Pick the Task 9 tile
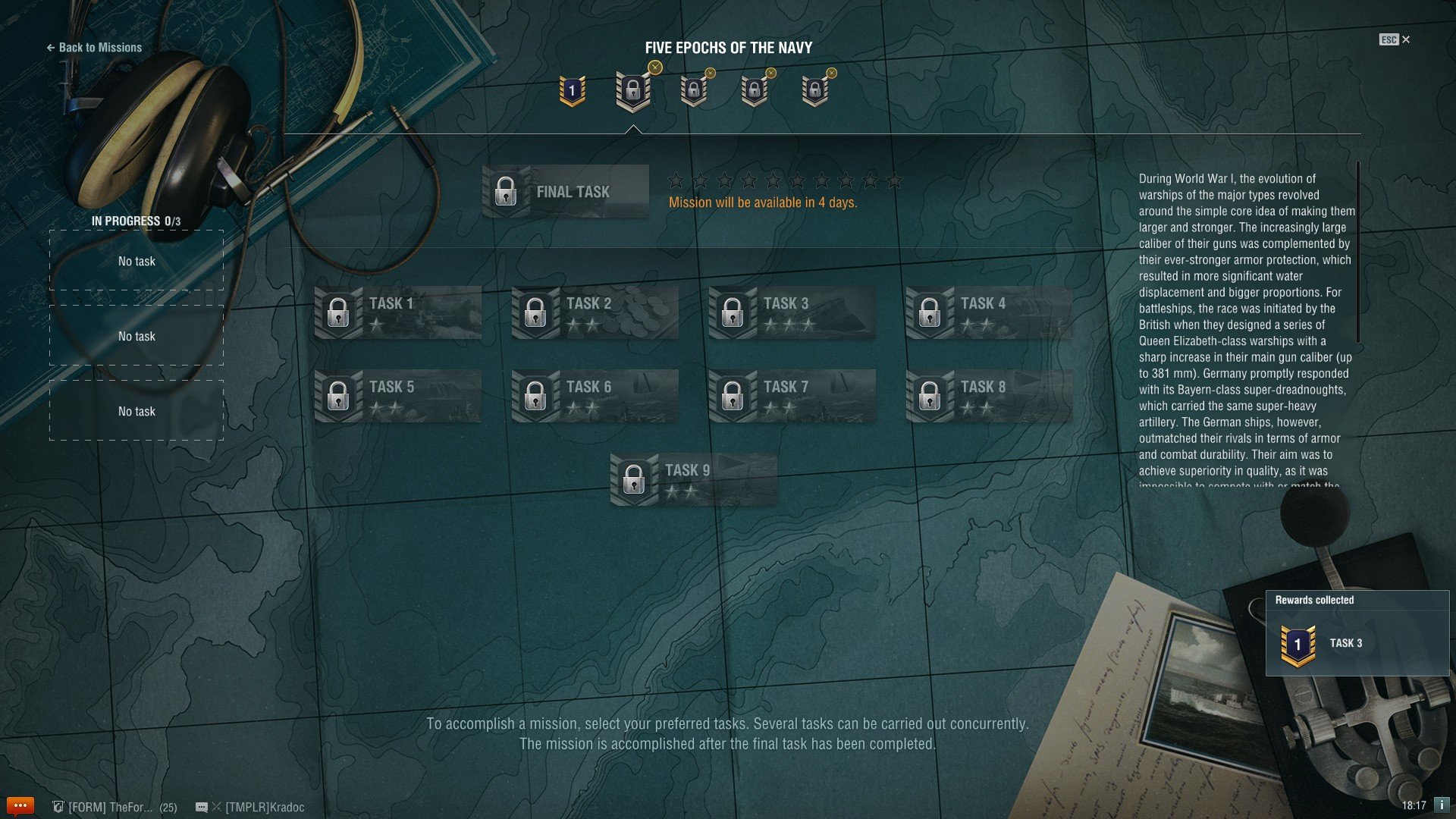1456x819 pixels. click(x=693, y=479)
